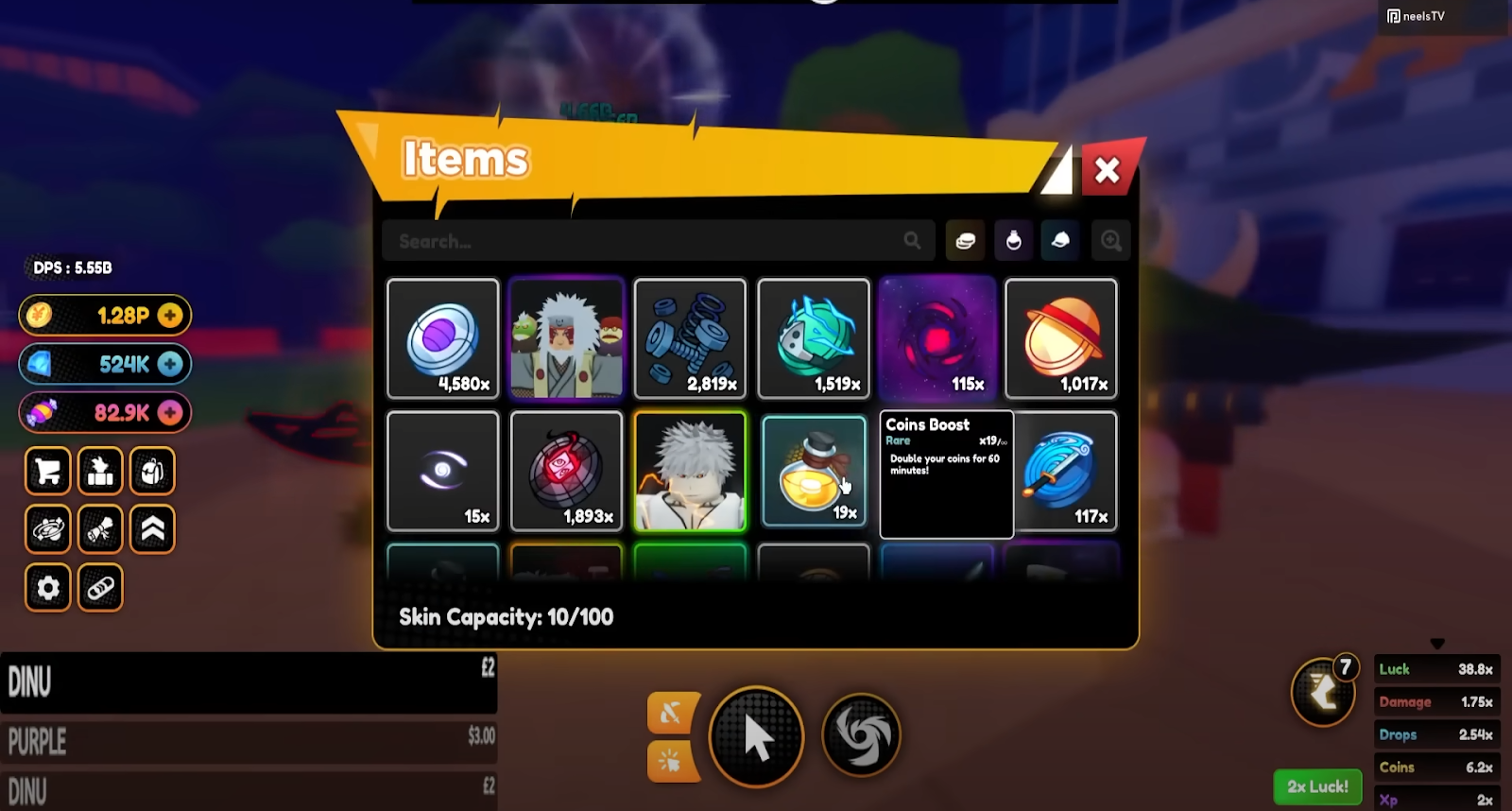Select the straw hat item slot
Screen dimensions: 1512x811
[x=1060, y=338]
